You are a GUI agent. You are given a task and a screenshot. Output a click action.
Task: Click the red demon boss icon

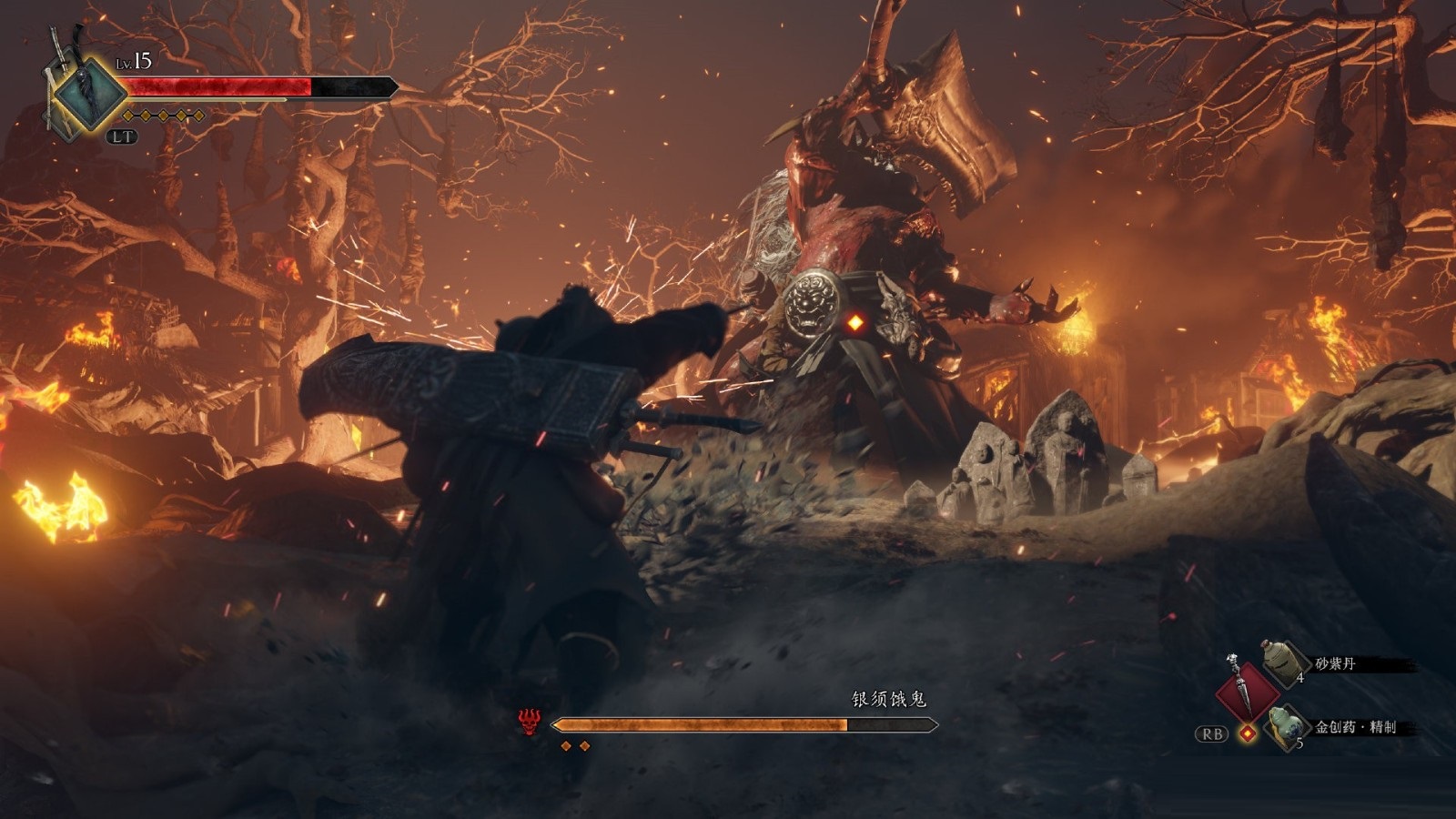529,723
